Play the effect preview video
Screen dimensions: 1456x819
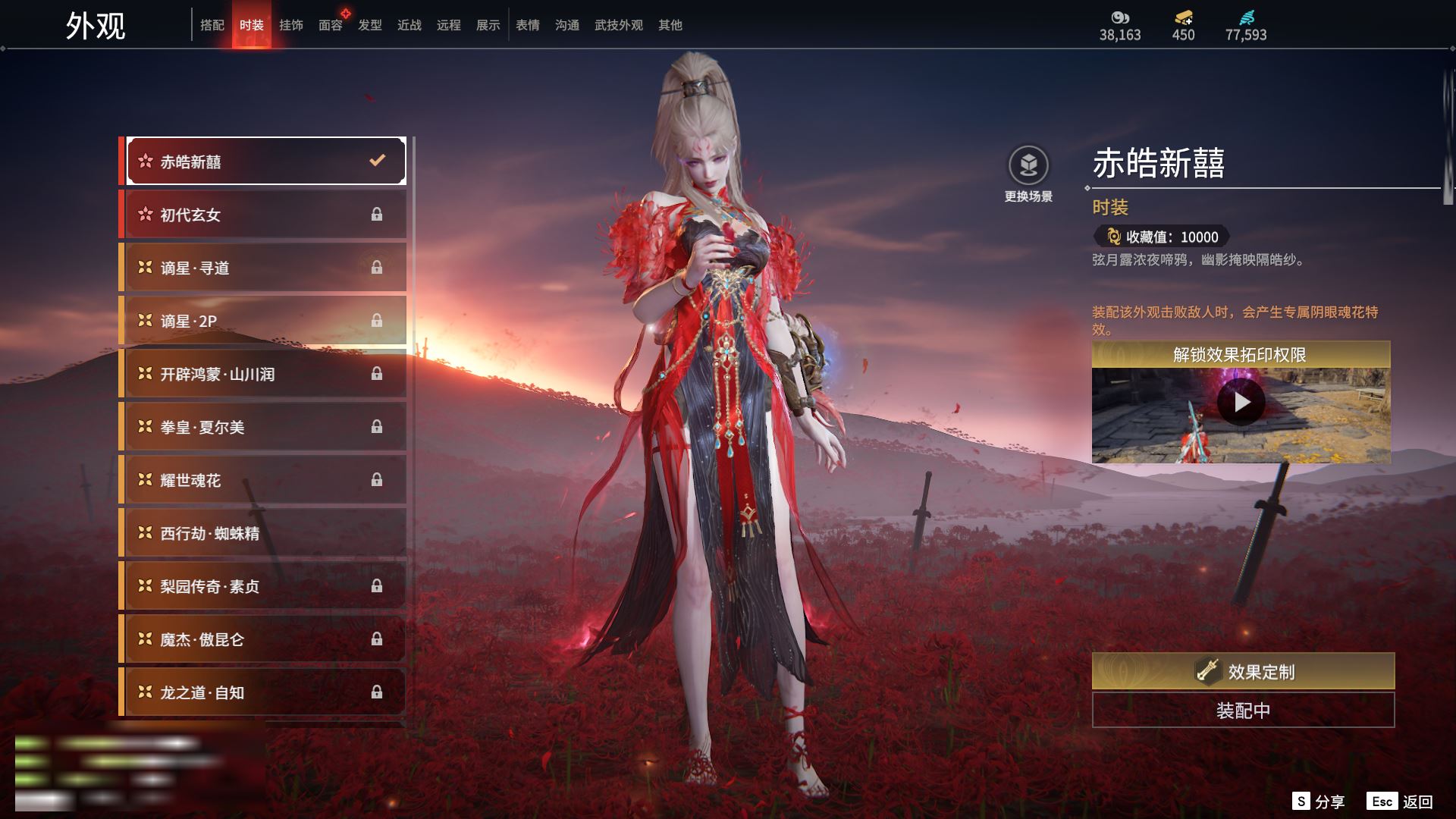click(1241, 402)
